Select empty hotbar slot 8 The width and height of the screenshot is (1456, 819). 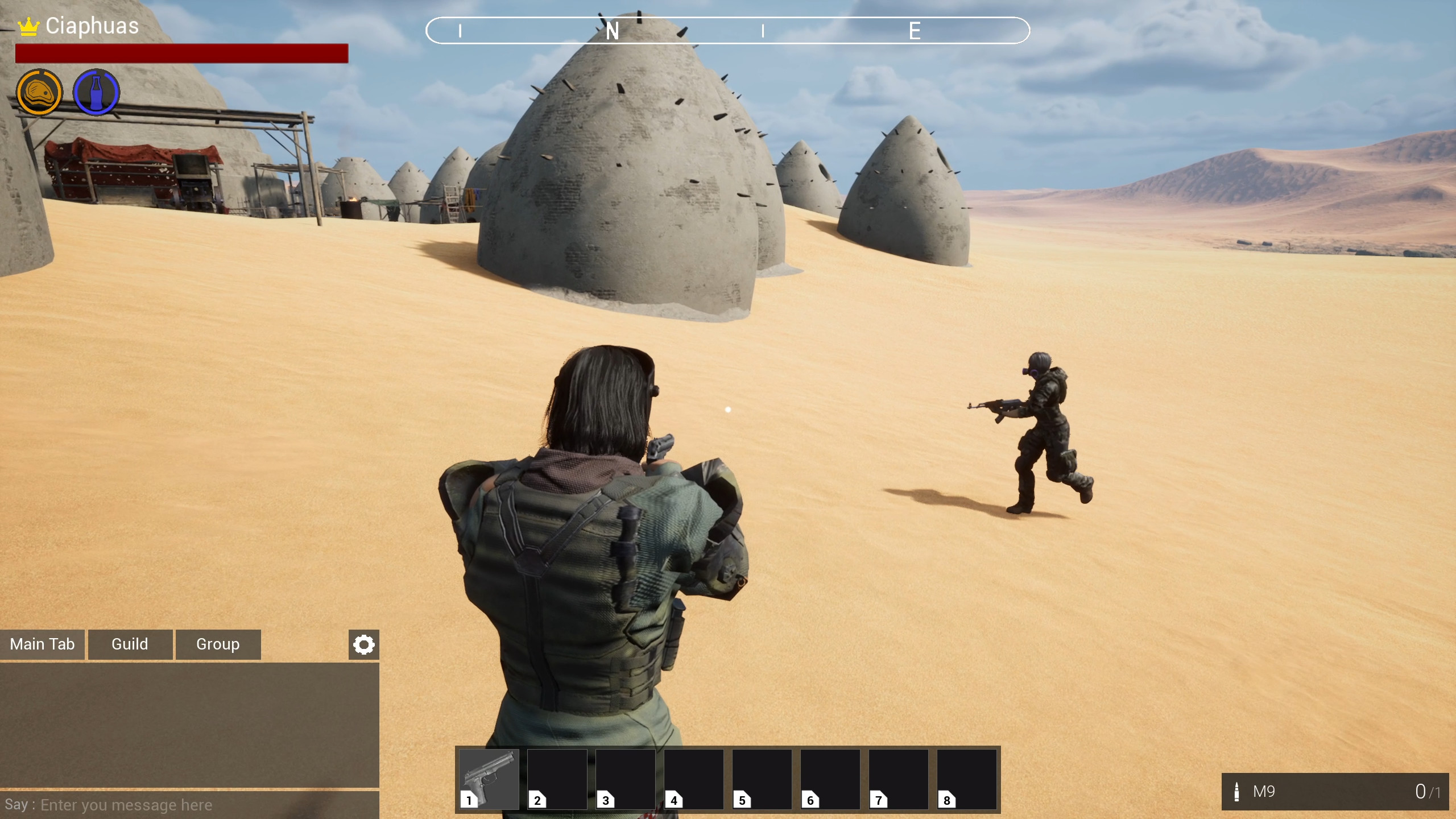pos(969,778)
